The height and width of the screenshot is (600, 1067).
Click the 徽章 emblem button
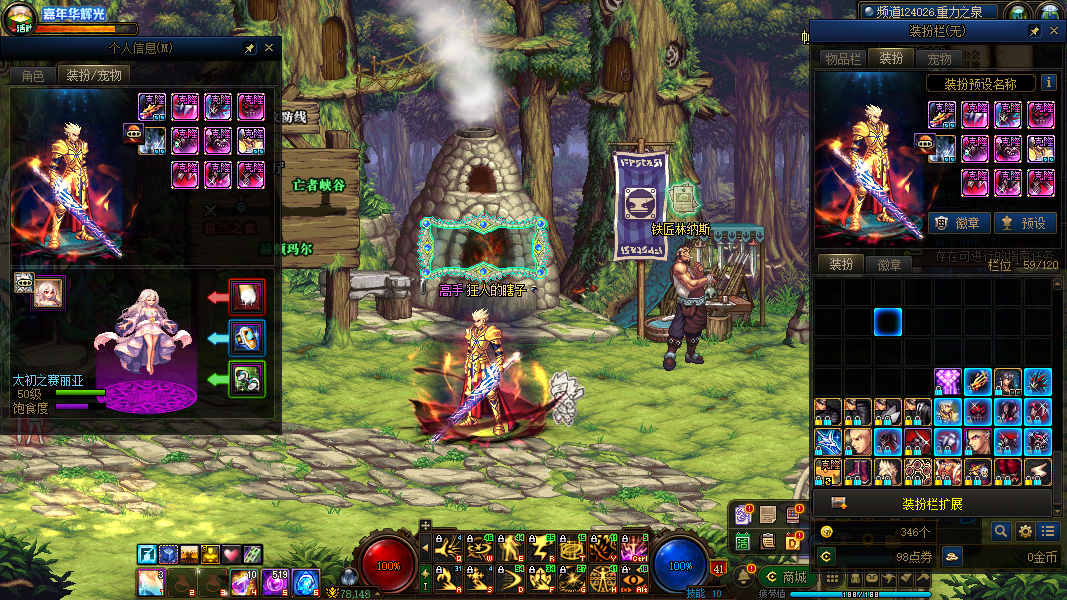[x=960, y=223]
